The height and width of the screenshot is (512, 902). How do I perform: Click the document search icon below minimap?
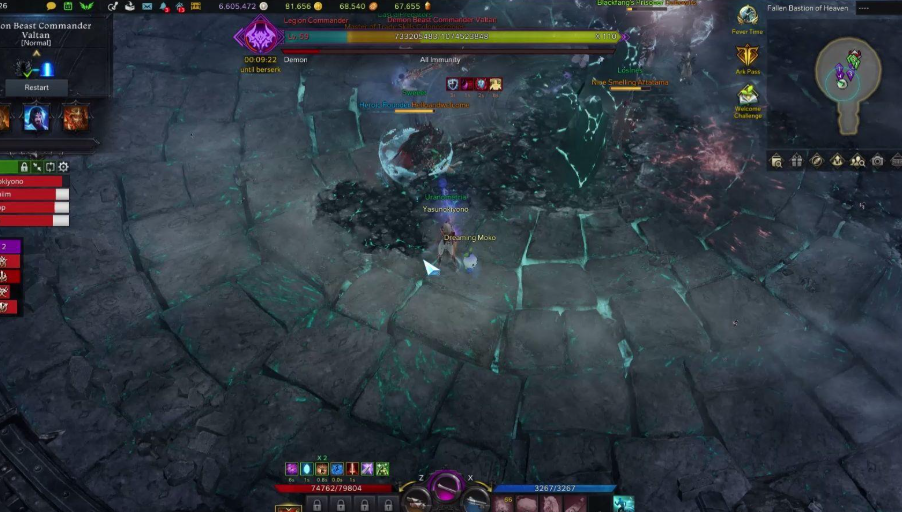[777, 160]
